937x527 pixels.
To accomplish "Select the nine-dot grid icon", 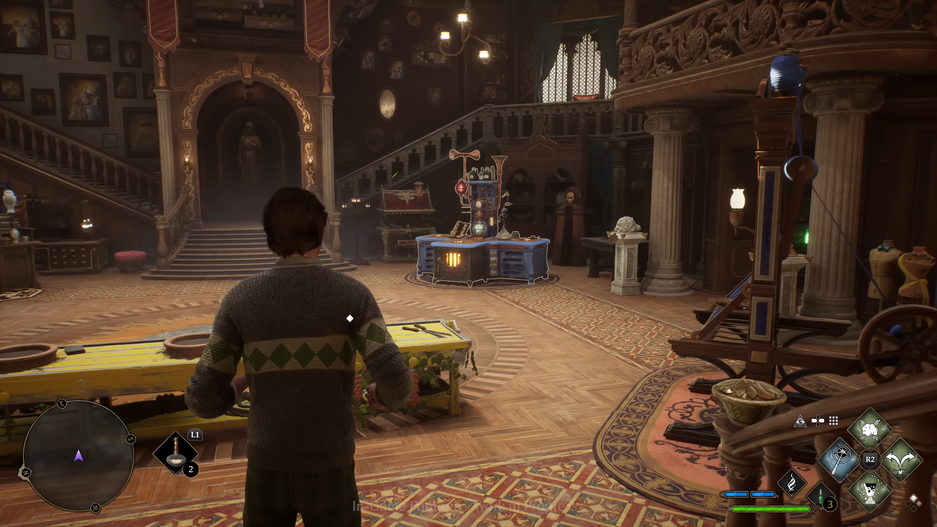I will pyautogui.click(x=833, y=421).
